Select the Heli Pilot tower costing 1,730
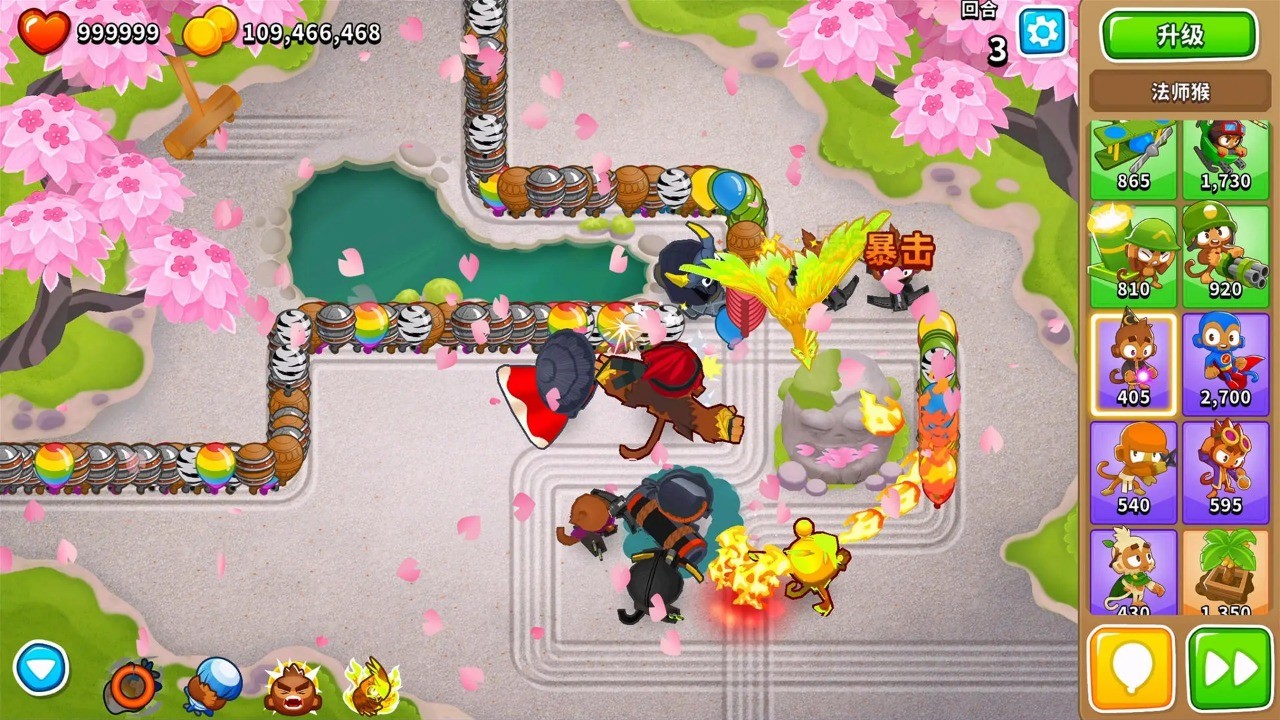This screenshot has width=1280, height=720. 1226,155
